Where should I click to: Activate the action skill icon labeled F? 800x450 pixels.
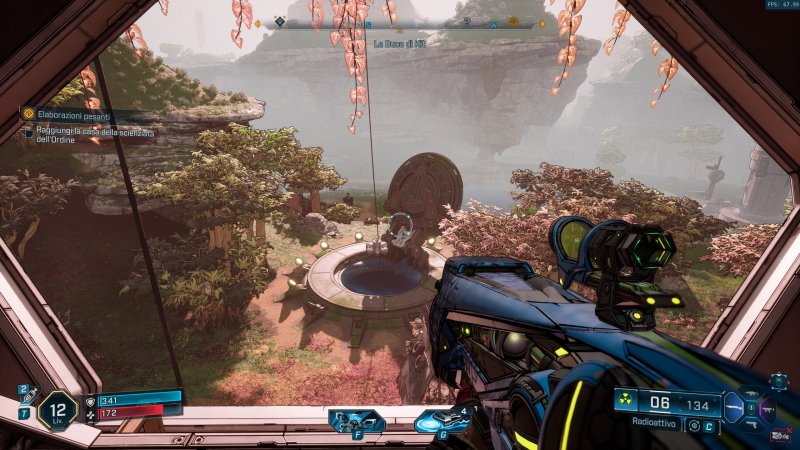(357, 420)
